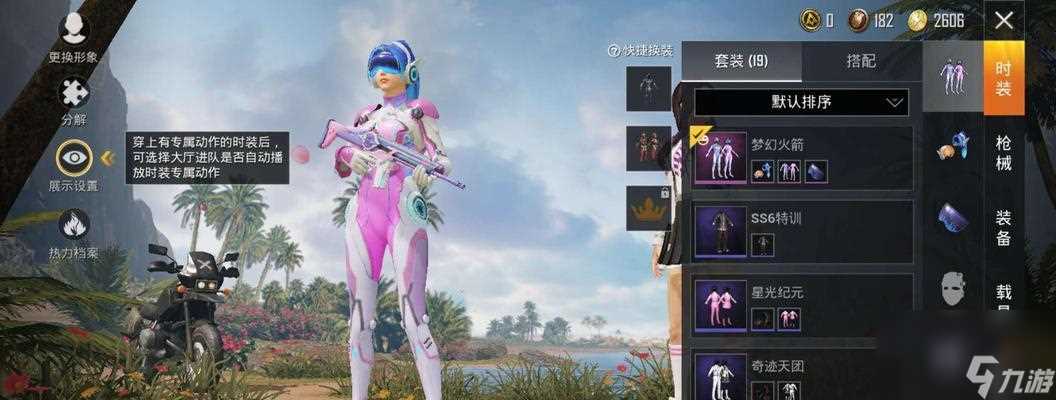Open 展示设置 display settings
Screen dimensions: 1056x400
(x=73, y=164)
